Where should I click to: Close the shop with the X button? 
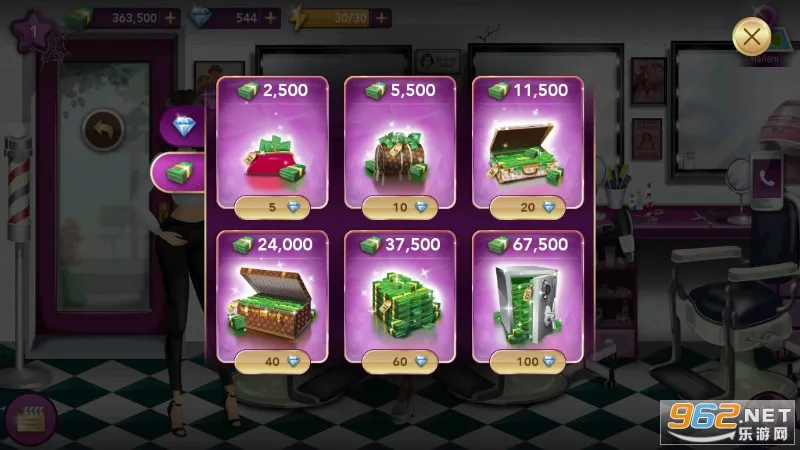pyautogui.click(x=752, y=38)
